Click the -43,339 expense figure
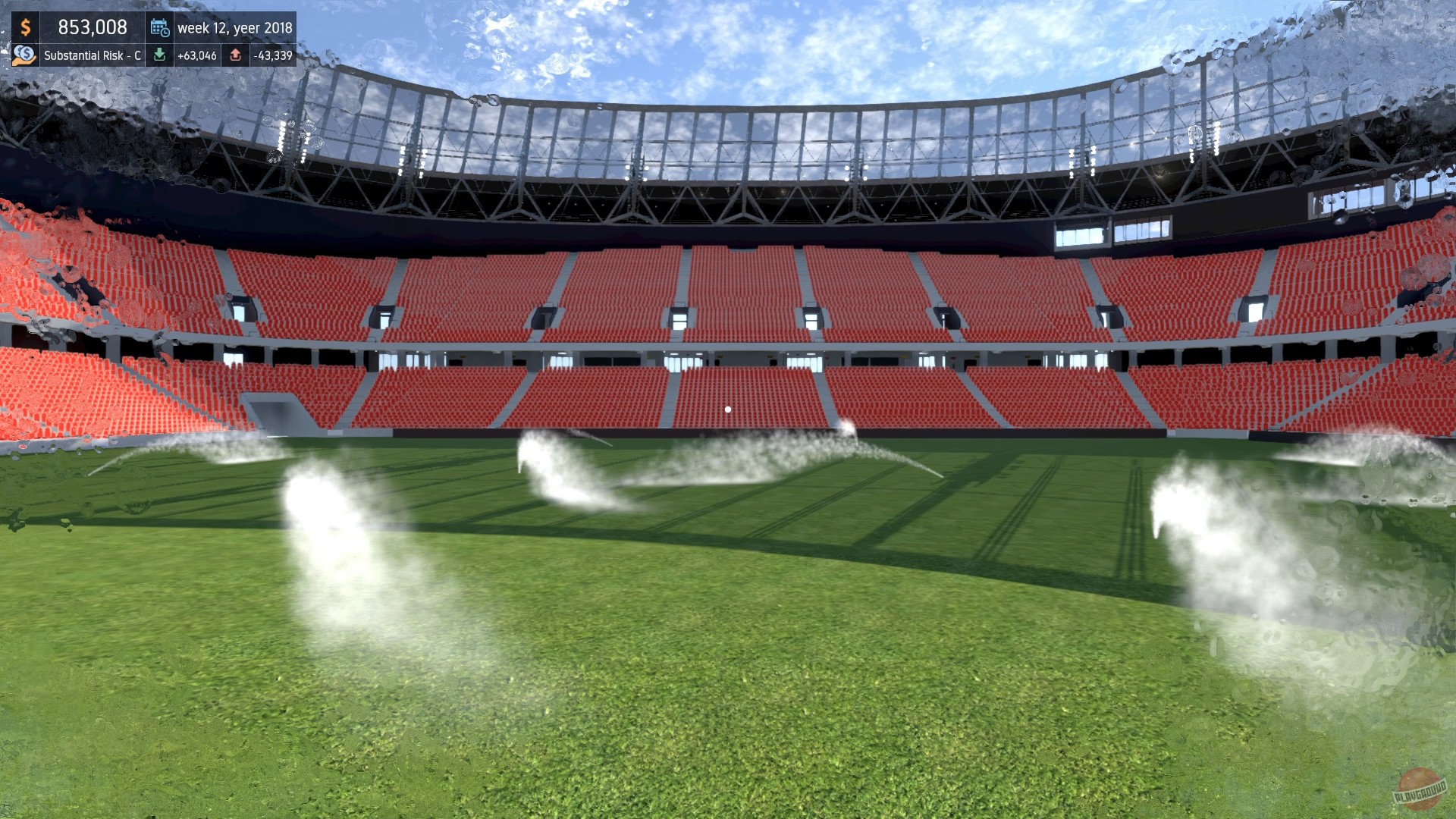1456x819 pixels. pos(271,55)
